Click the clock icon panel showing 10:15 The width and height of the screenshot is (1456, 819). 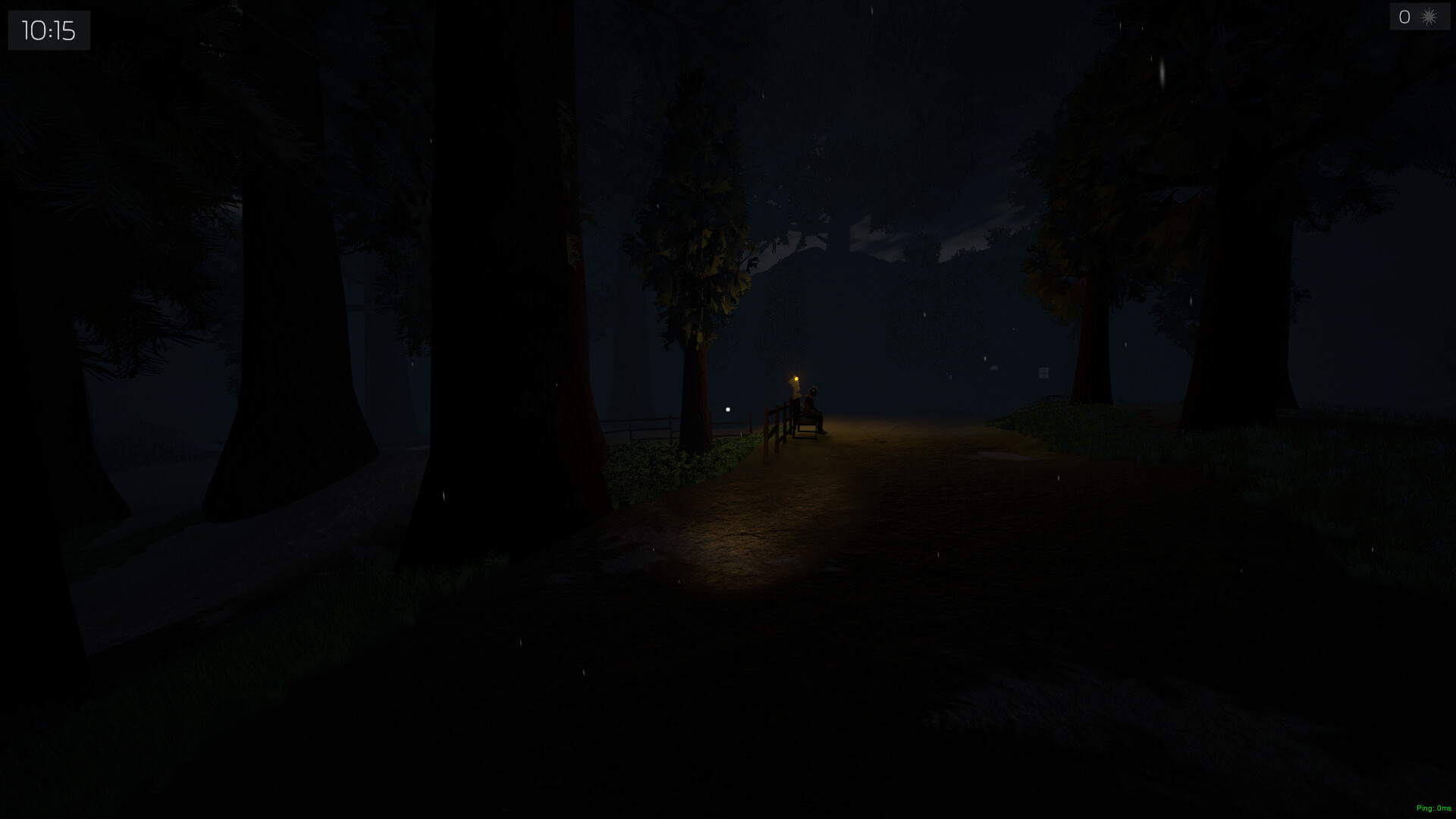click(x=49, y=30)
